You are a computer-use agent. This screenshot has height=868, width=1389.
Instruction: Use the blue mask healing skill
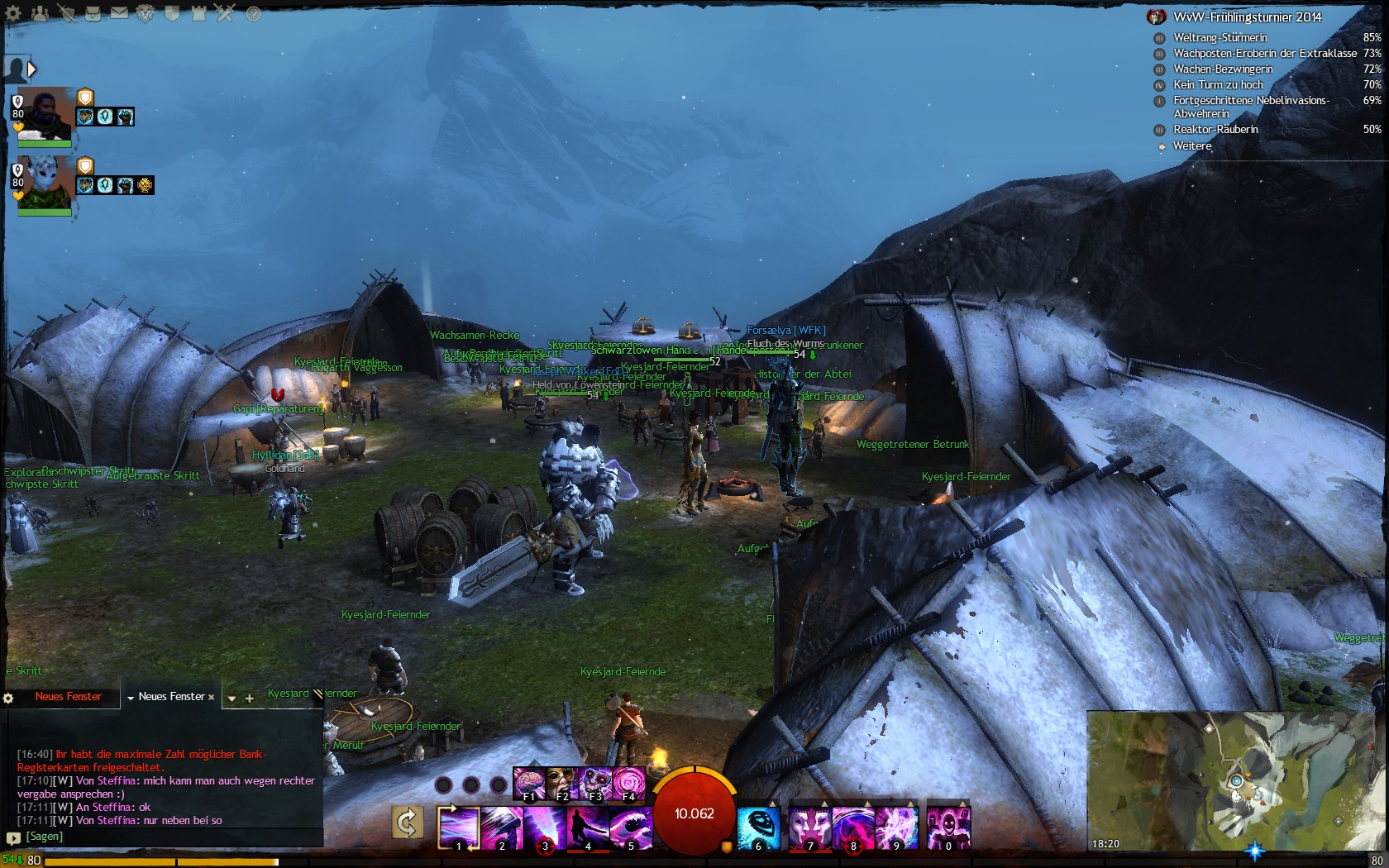pos(758,827)
